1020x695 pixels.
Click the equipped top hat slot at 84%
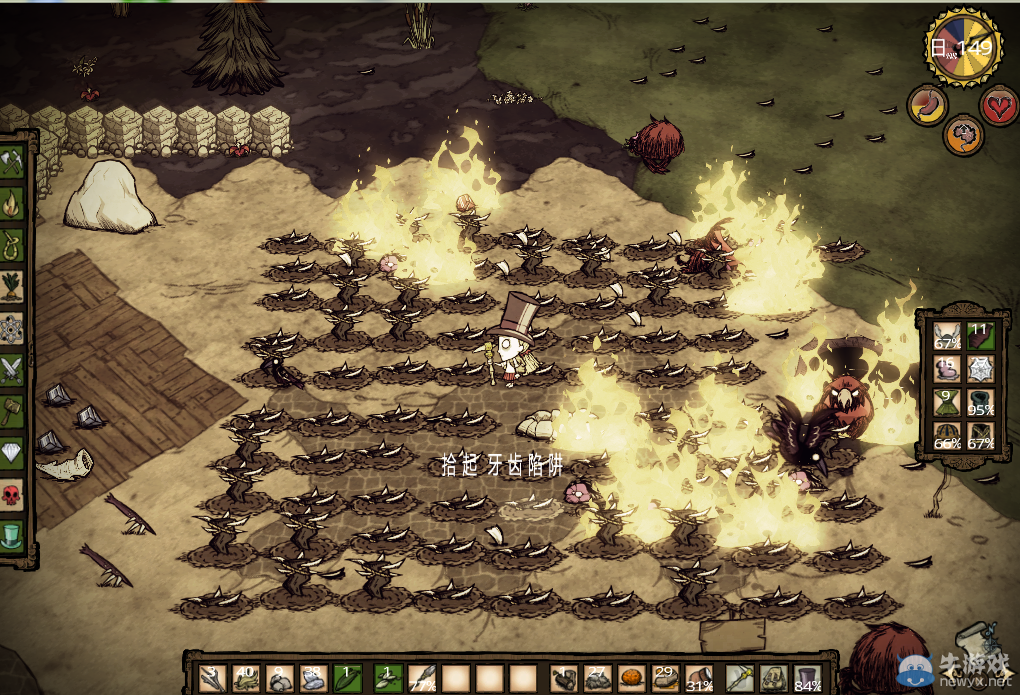[807, 679]
